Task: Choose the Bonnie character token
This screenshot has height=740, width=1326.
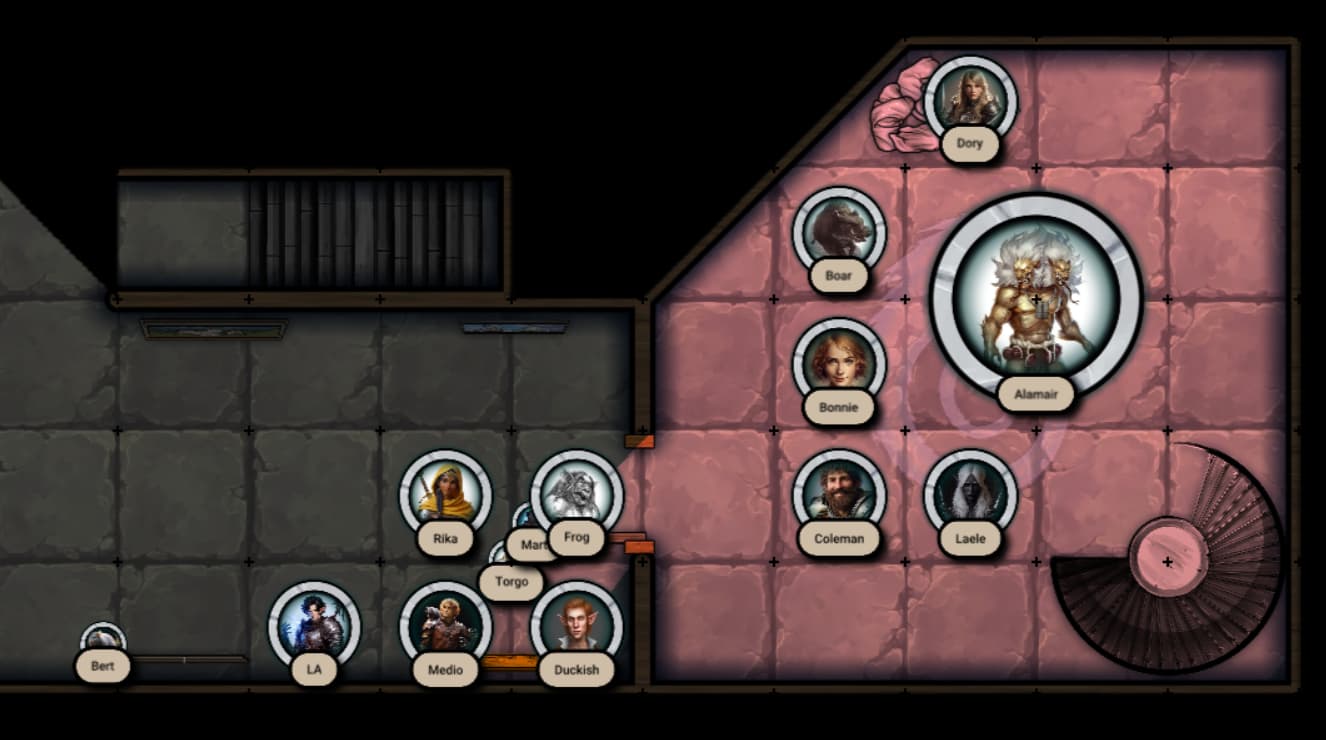Action: point(839,362)
